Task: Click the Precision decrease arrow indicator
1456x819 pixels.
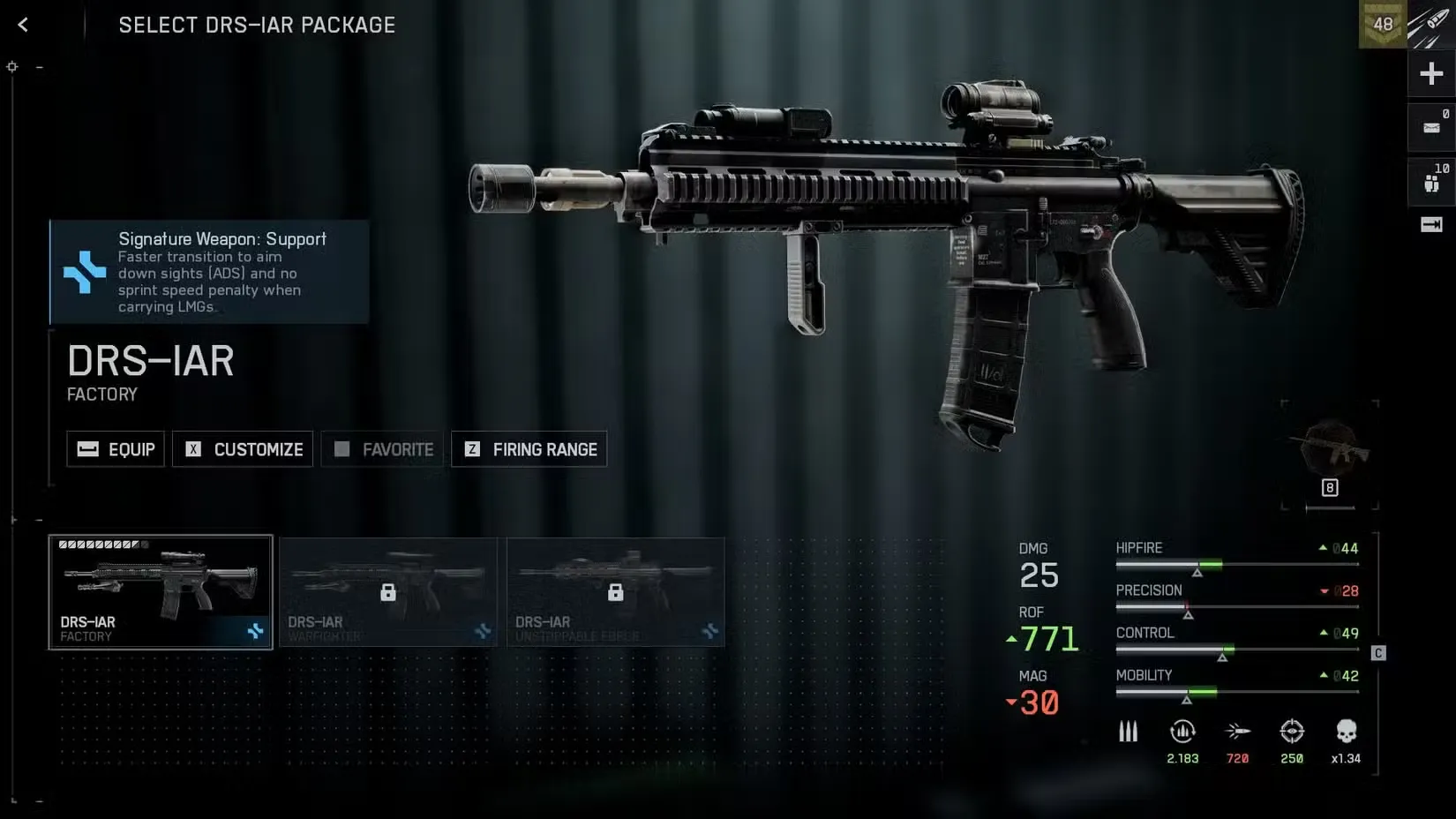Action: coord(1325,591)
